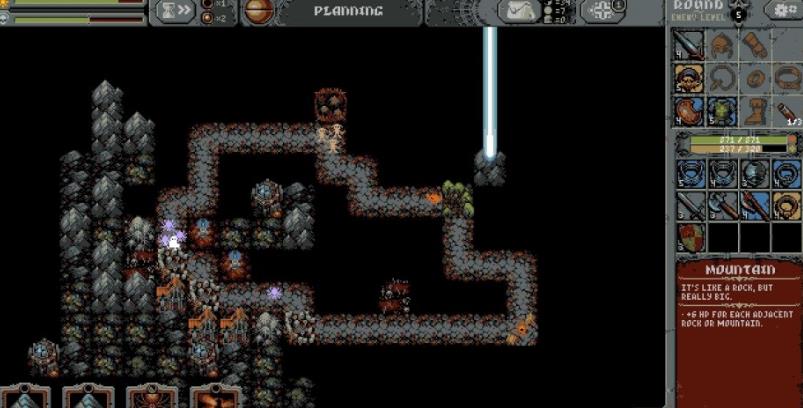The image size is (803, 408).
Task: Click the hero portrait in equipment
Action: pos(686,78)
